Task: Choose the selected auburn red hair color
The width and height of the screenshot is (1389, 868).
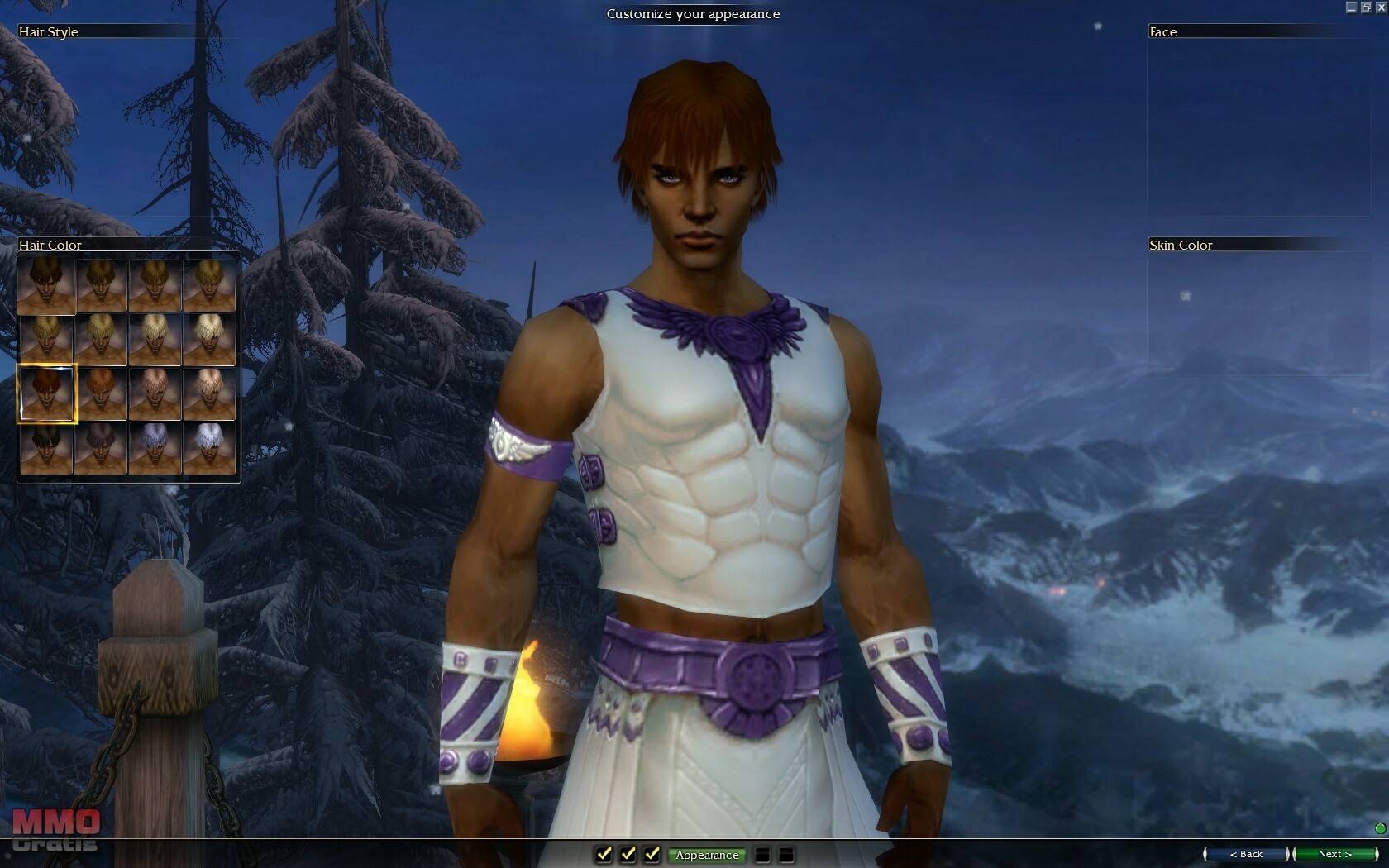Action: pos(47,393)
